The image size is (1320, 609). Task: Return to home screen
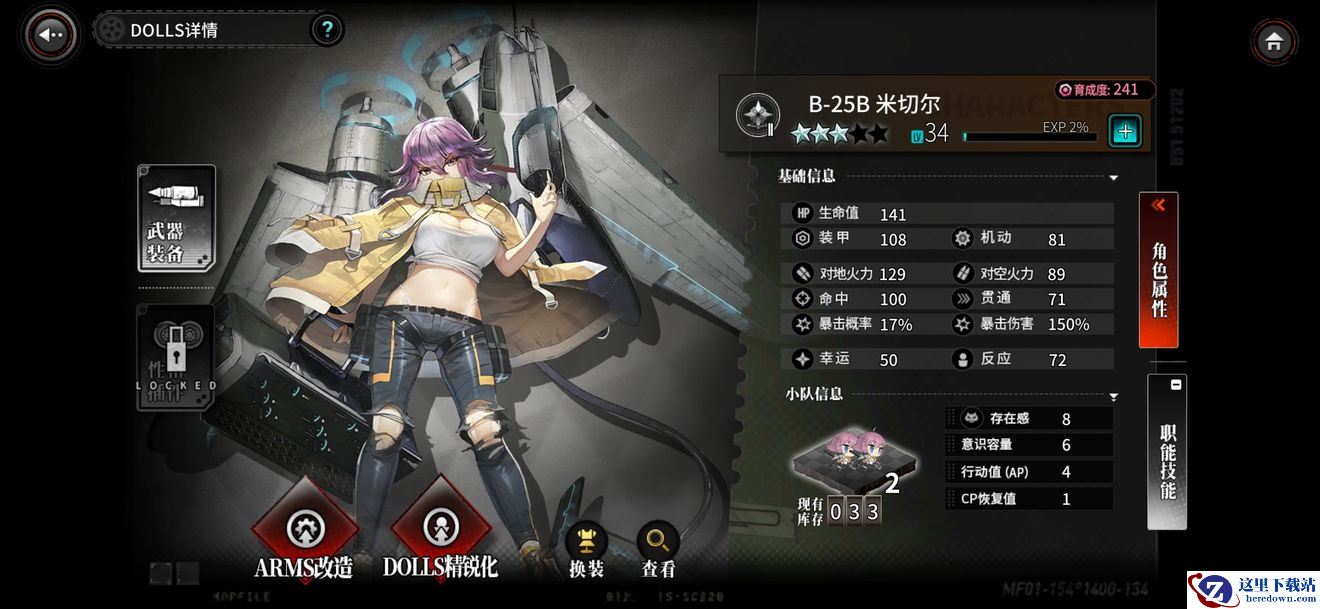(x=1273, y=42)
